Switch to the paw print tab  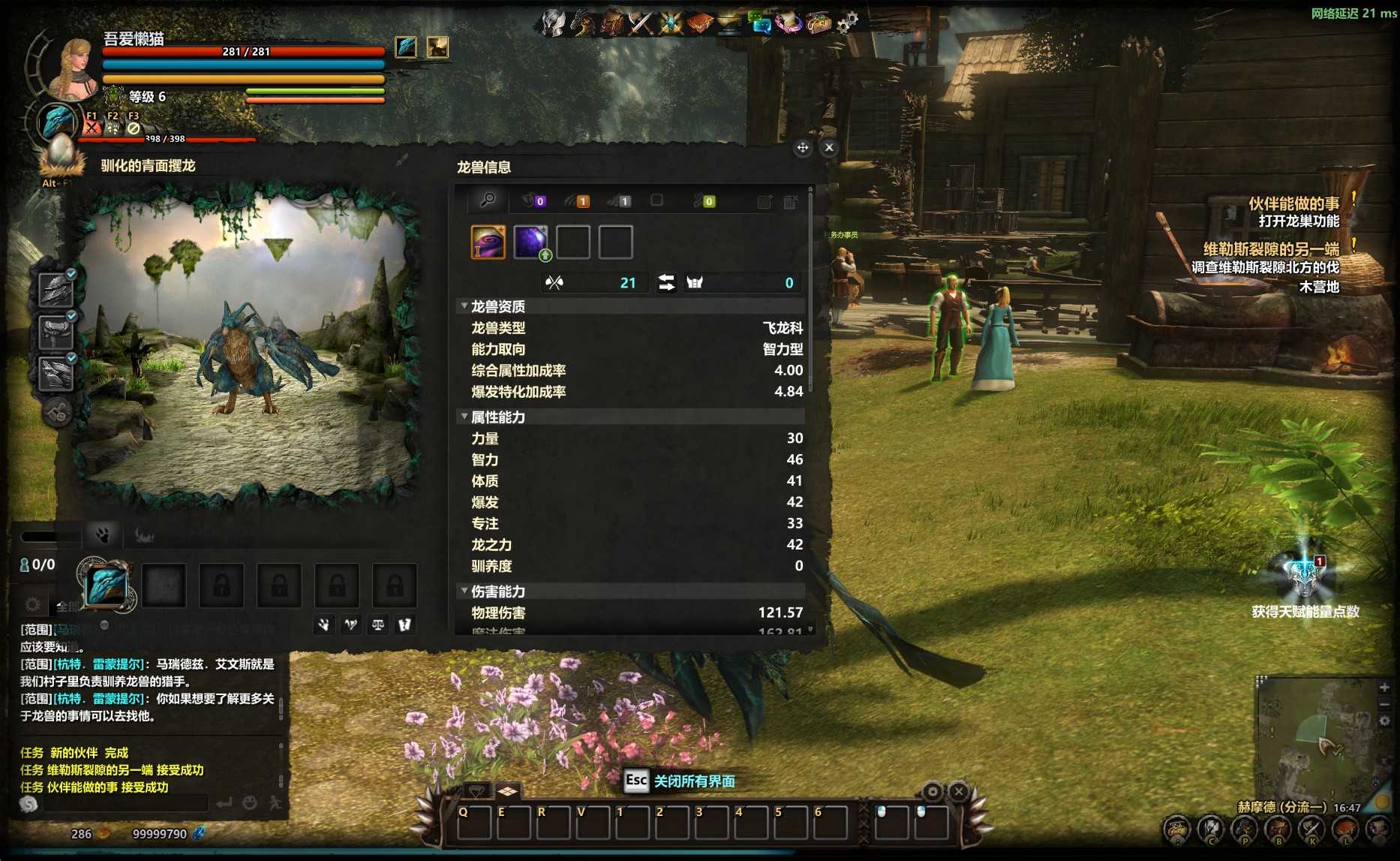pyautogui.click(x=103, y=535)
